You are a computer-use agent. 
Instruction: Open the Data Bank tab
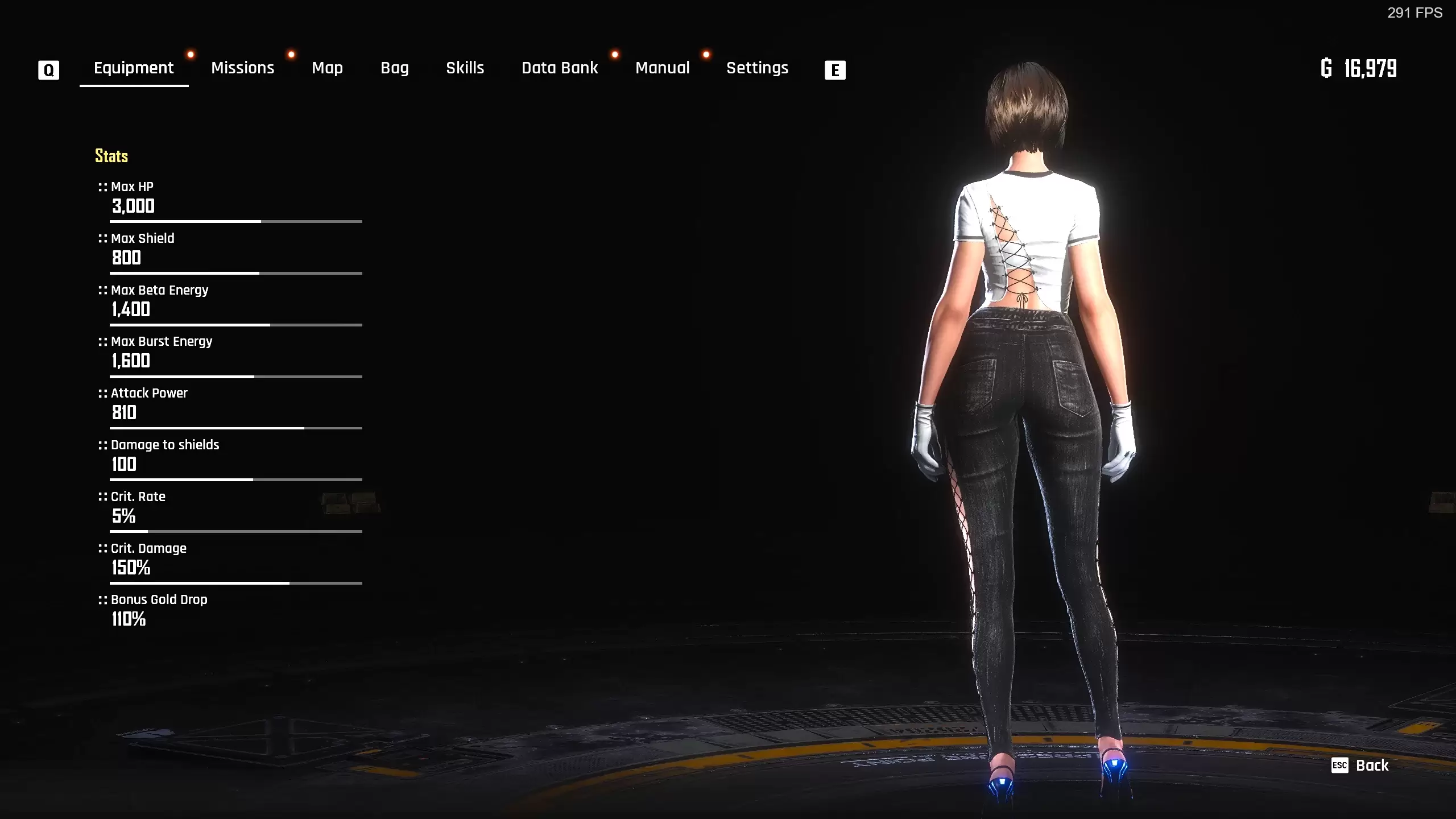560,68
